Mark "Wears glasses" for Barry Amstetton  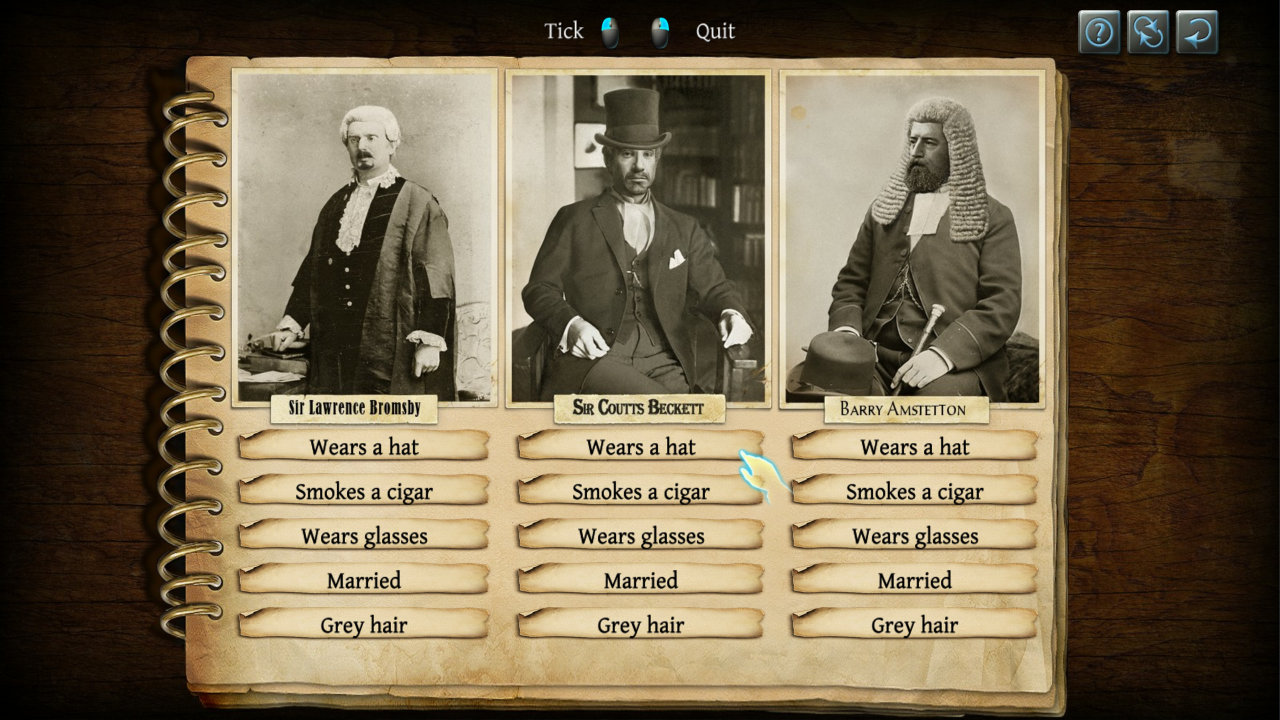point(914,536)
